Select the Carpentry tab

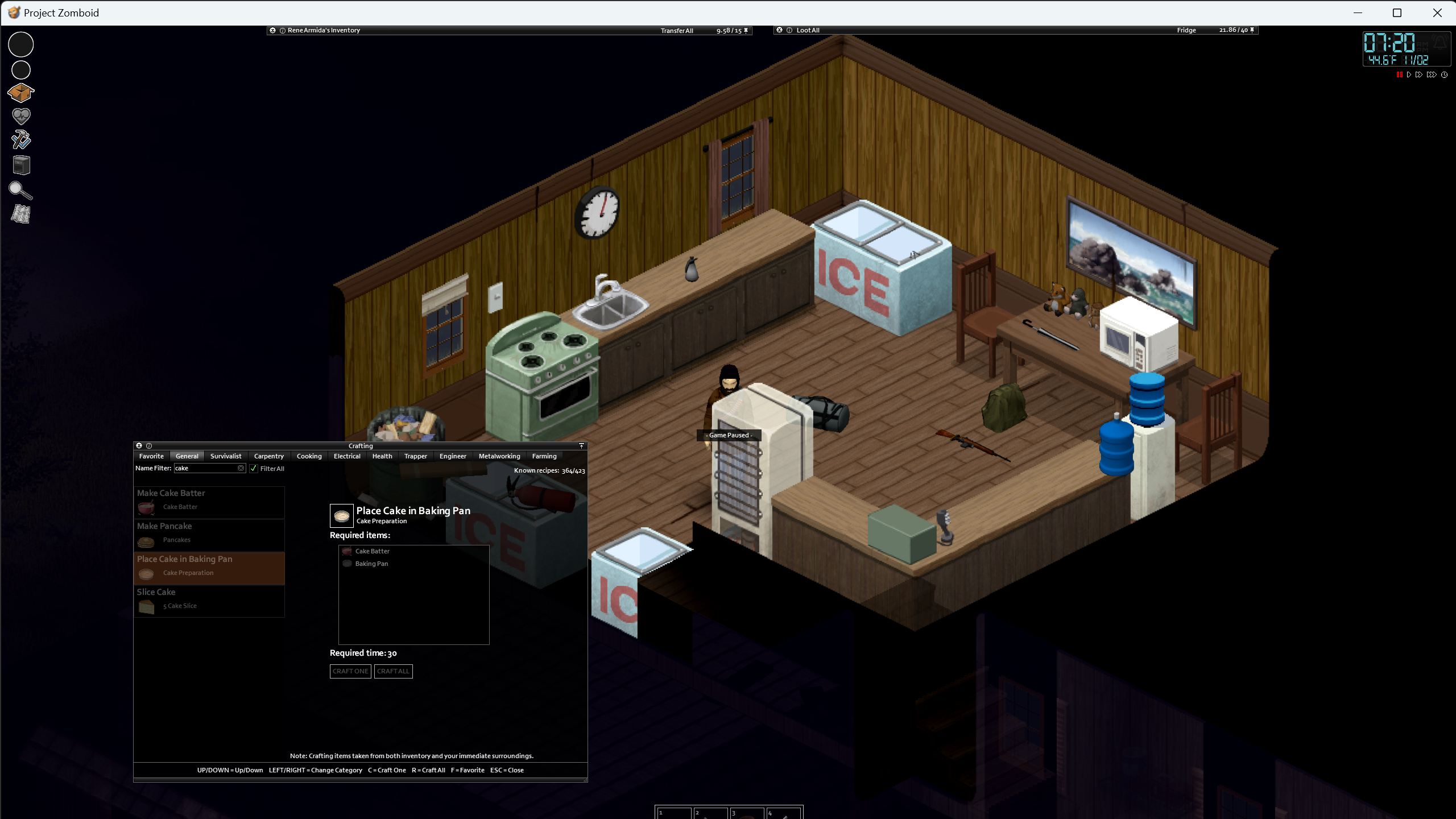click(x=268, y=456)
